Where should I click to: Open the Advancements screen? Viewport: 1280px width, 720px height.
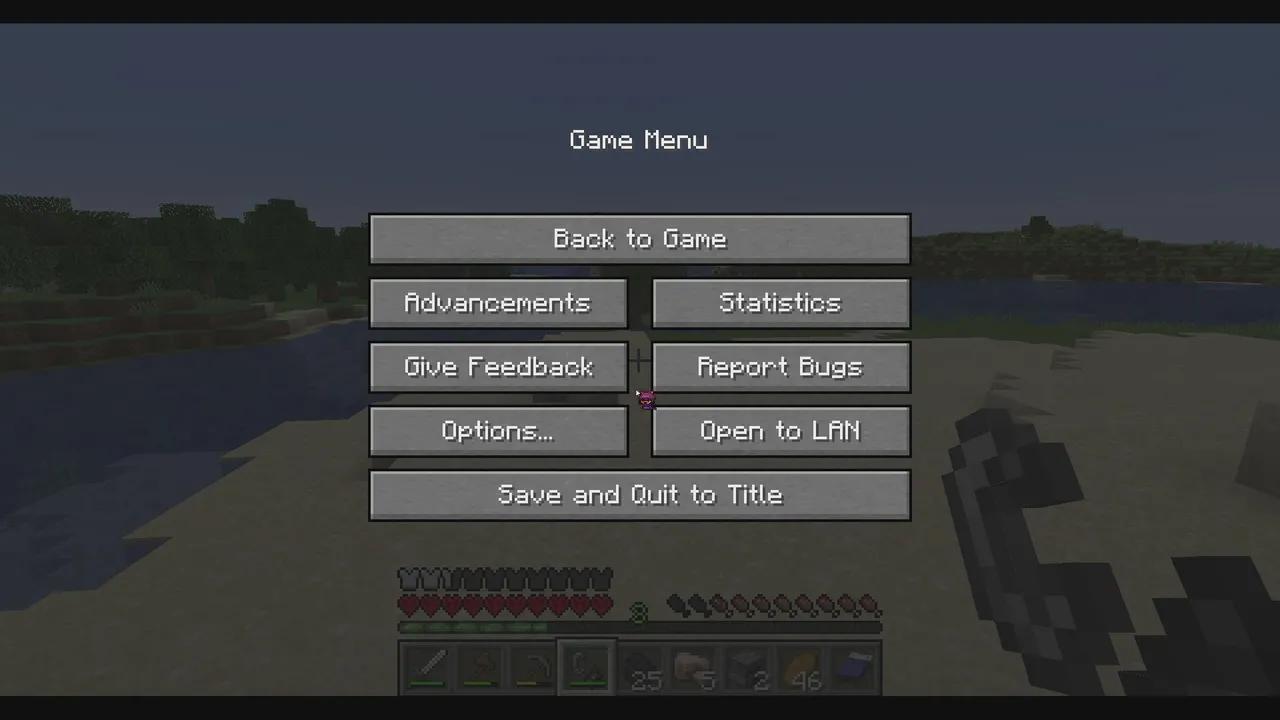[498, 303]
